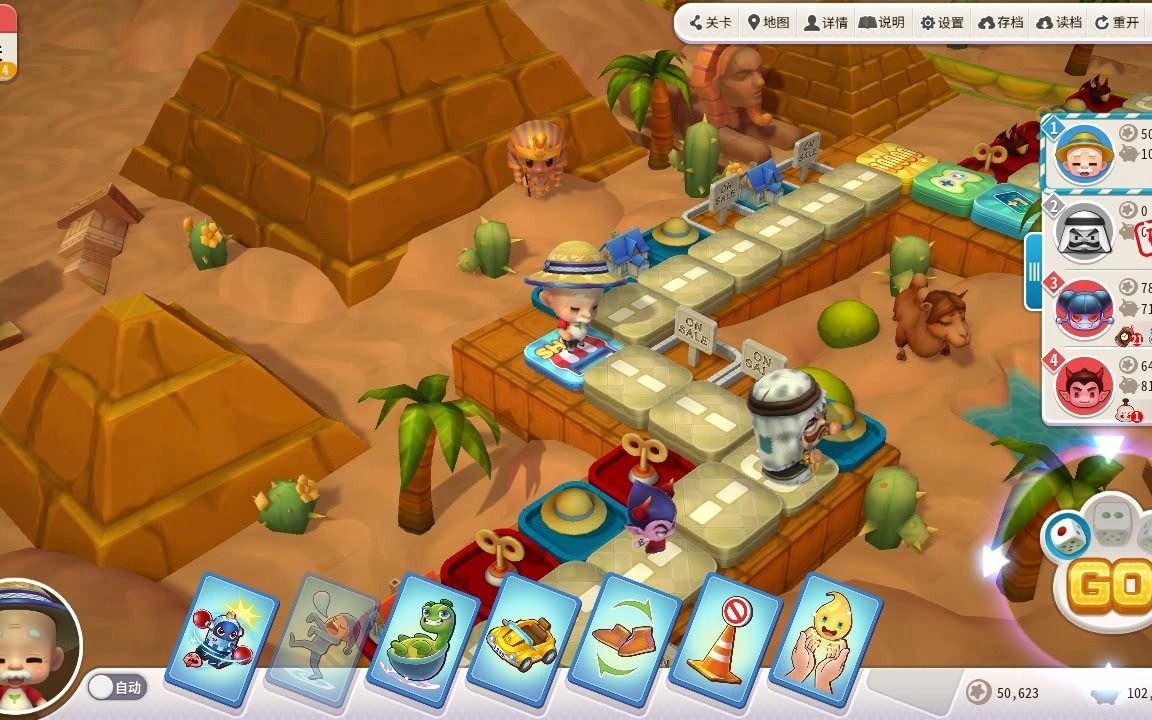This screenshot has width=1152, height=720.
Task: Restart the match with 重开
Action: 1117,23
